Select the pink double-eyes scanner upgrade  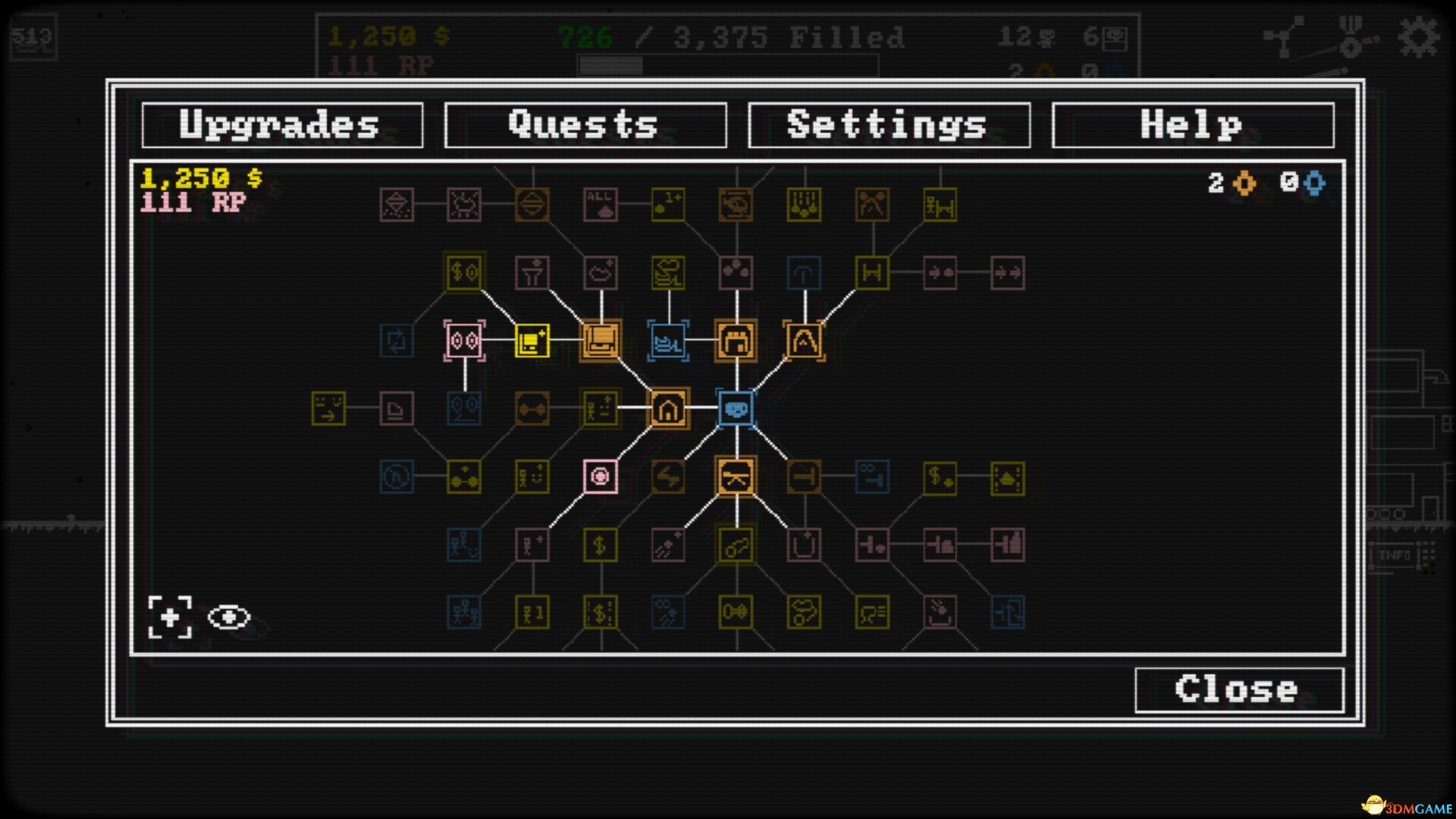pos(464,341)
